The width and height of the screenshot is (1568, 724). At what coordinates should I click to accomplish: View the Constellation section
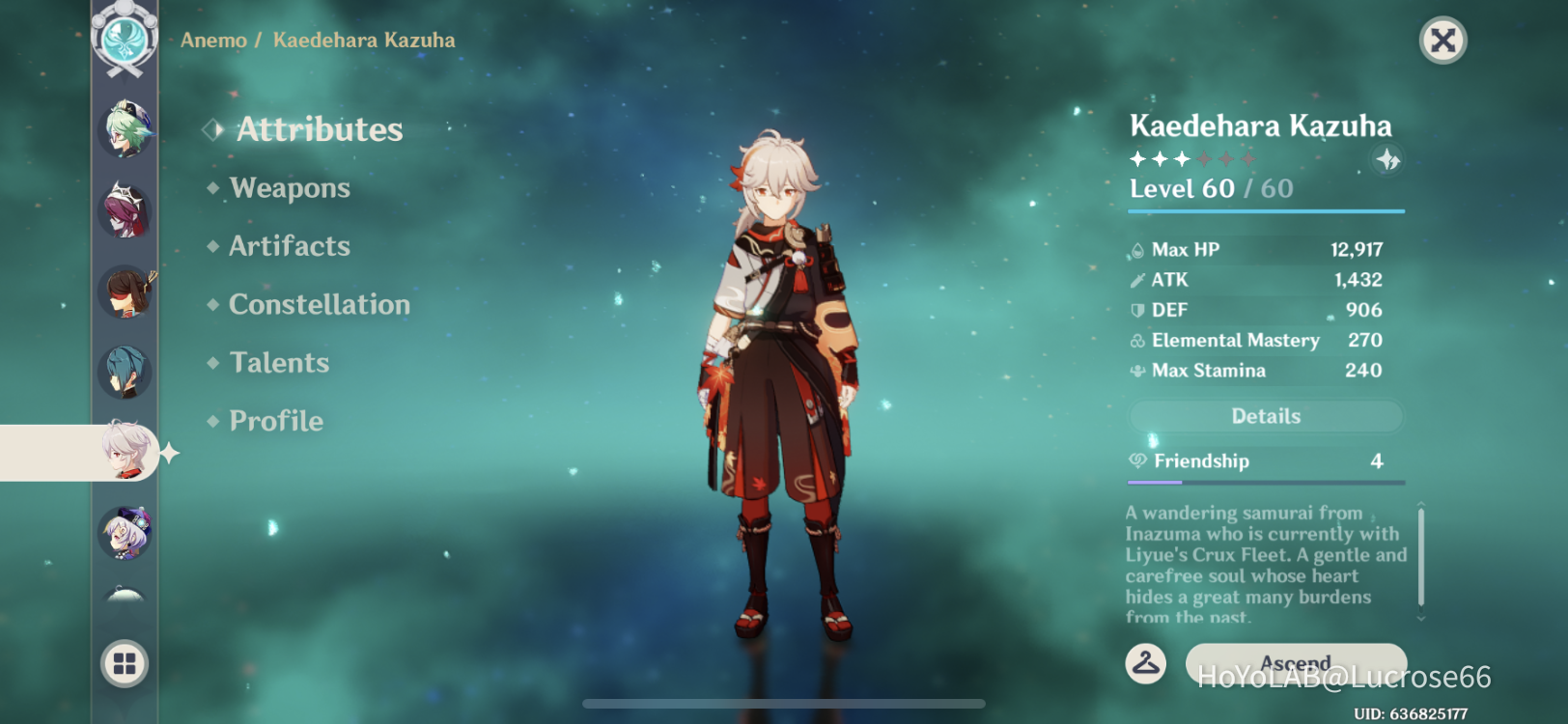319,305
